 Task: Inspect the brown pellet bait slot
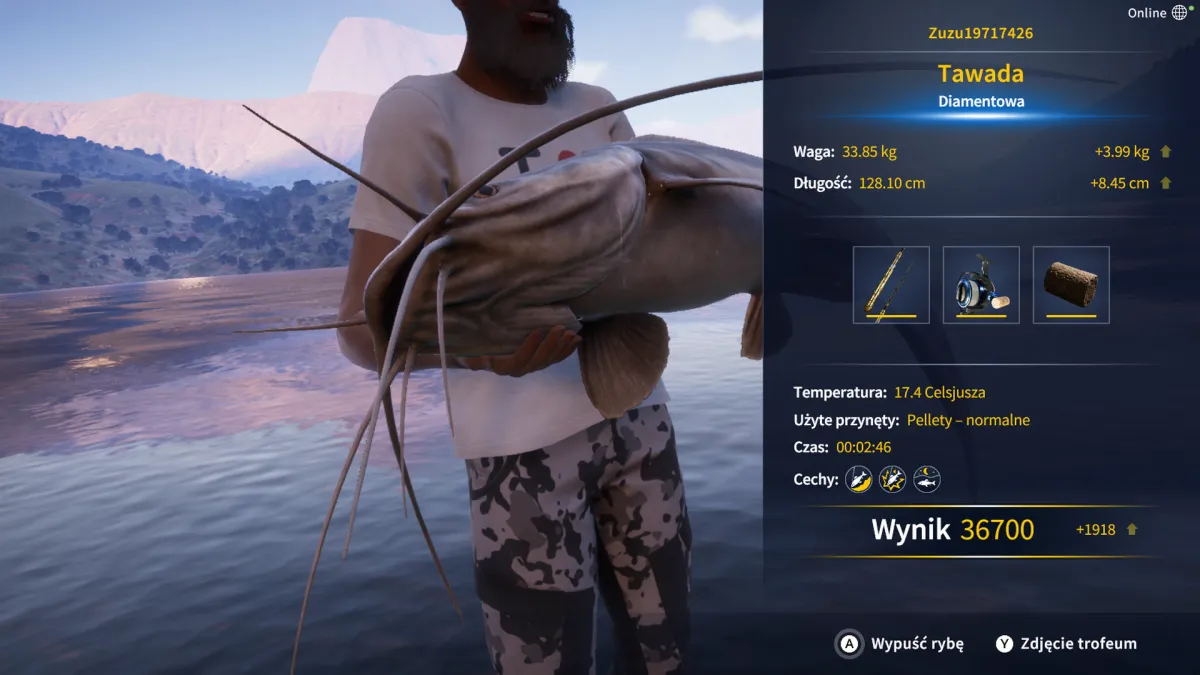coord(1071,285)
